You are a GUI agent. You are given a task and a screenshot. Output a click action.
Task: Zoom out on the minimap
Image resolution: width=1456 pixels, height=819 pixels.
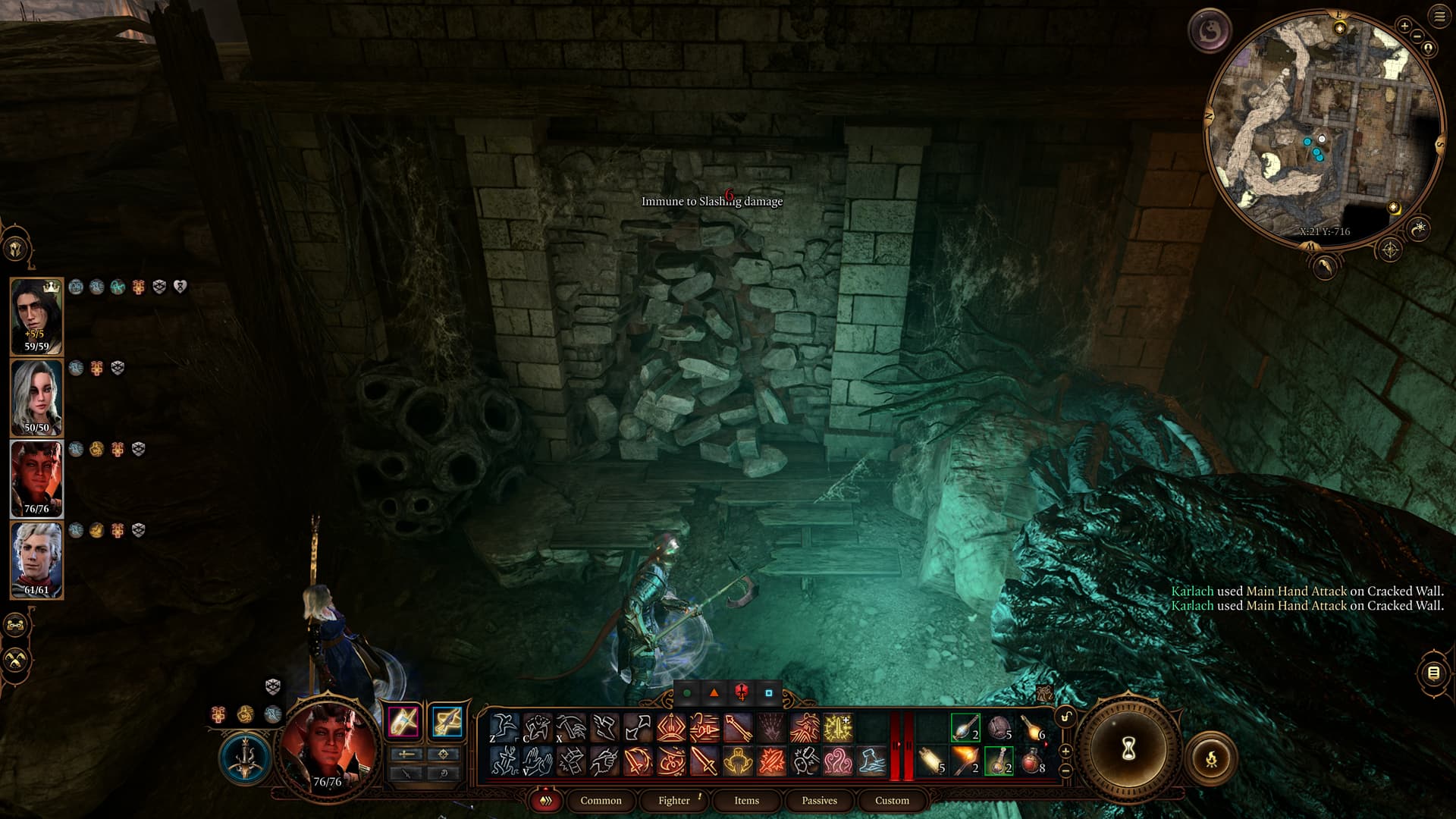1417,36
